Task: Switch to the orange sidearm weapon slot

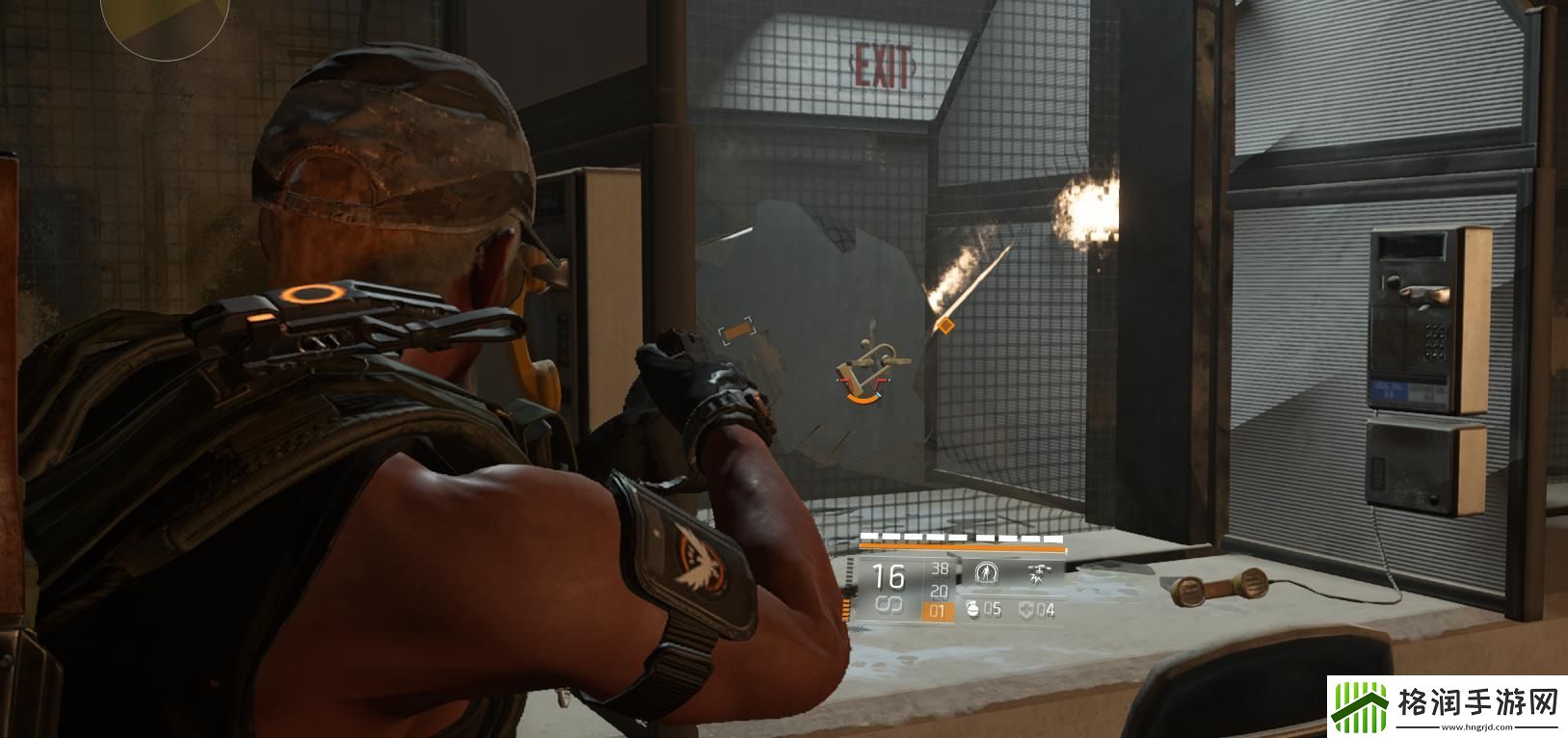Action: point(938,611)
